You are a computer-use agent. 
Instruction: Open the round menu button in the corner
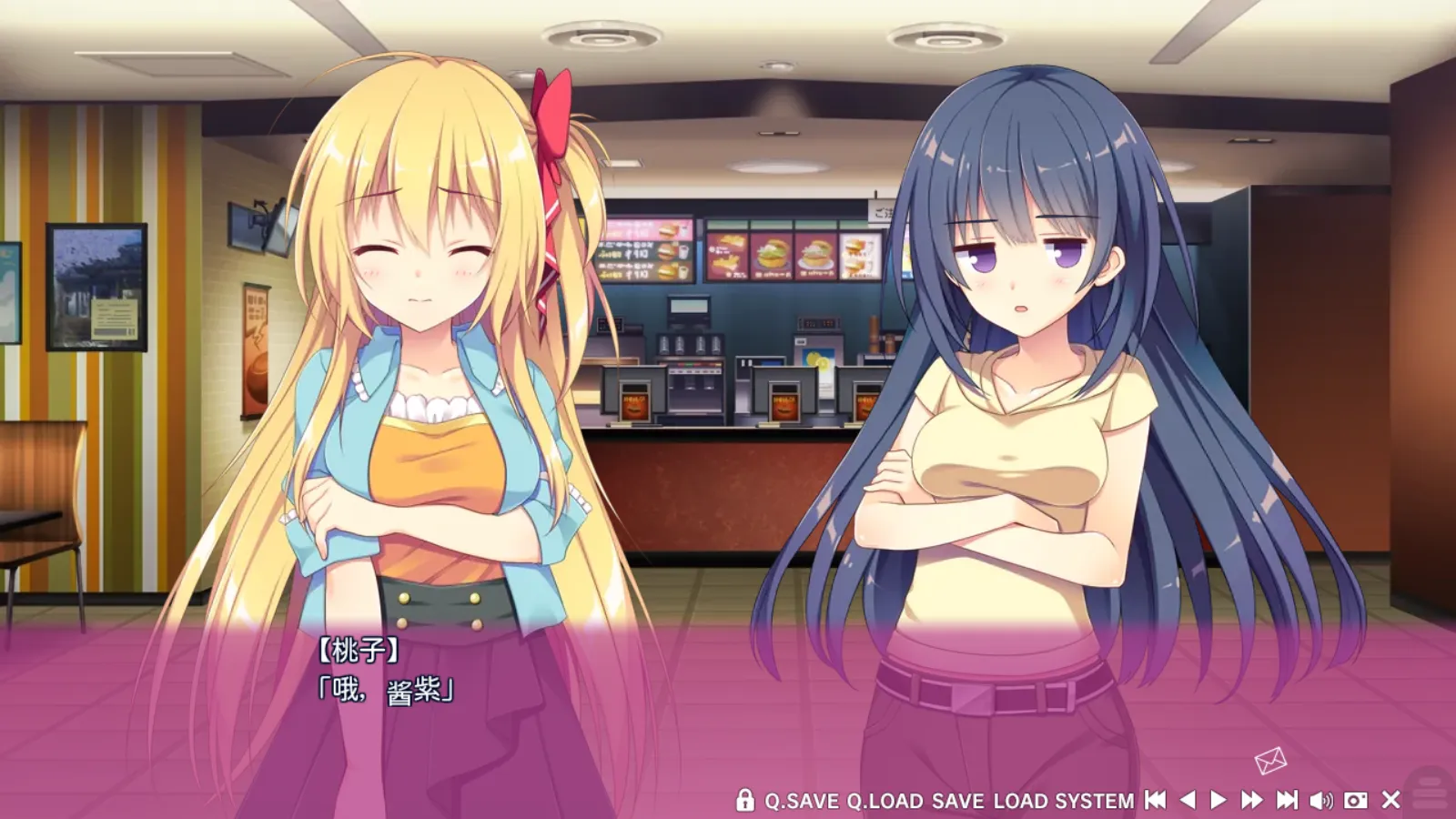pyautogui.click(x=1432, y=786)
